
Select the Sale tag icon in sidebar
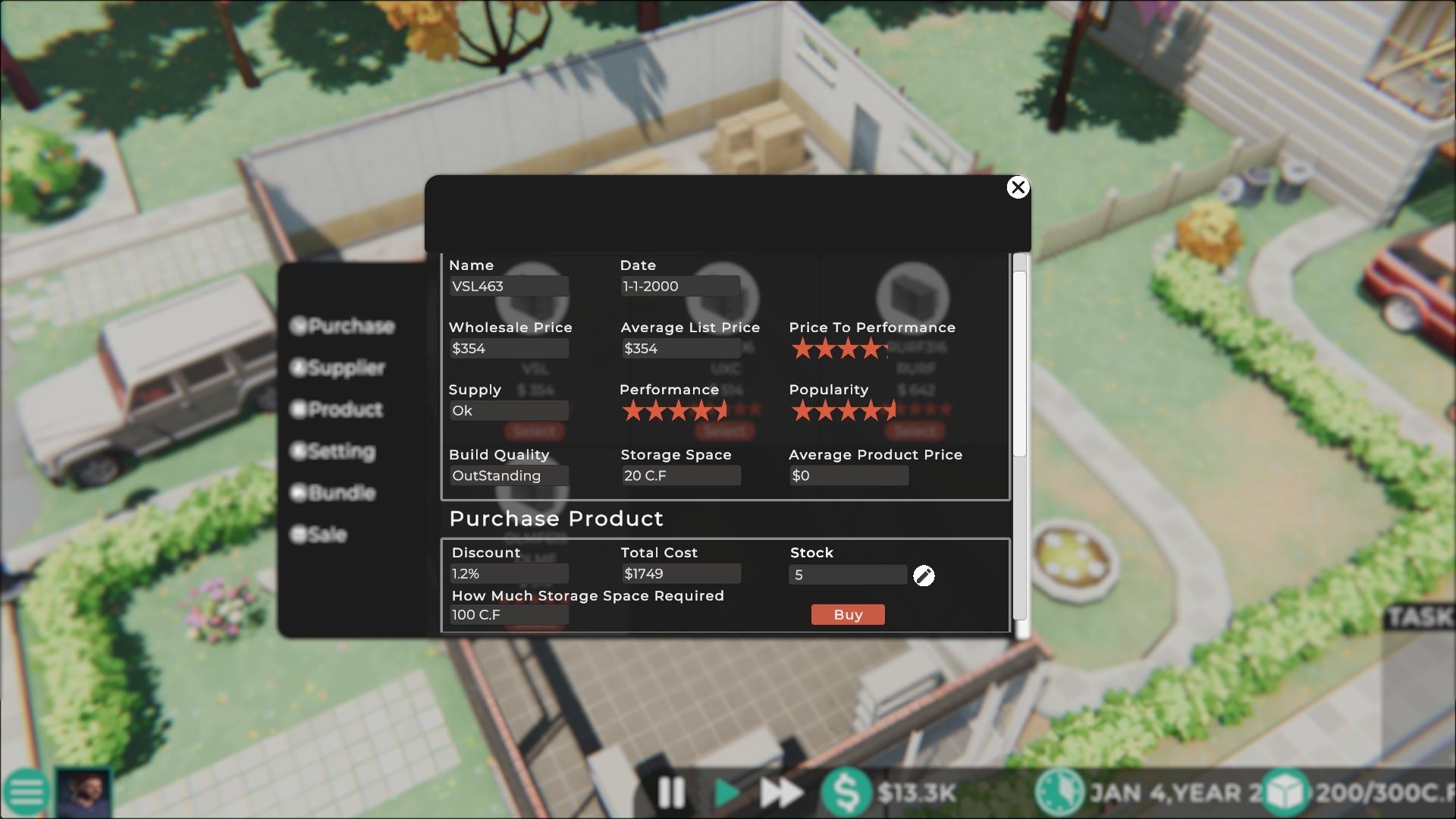click(299, 535)
